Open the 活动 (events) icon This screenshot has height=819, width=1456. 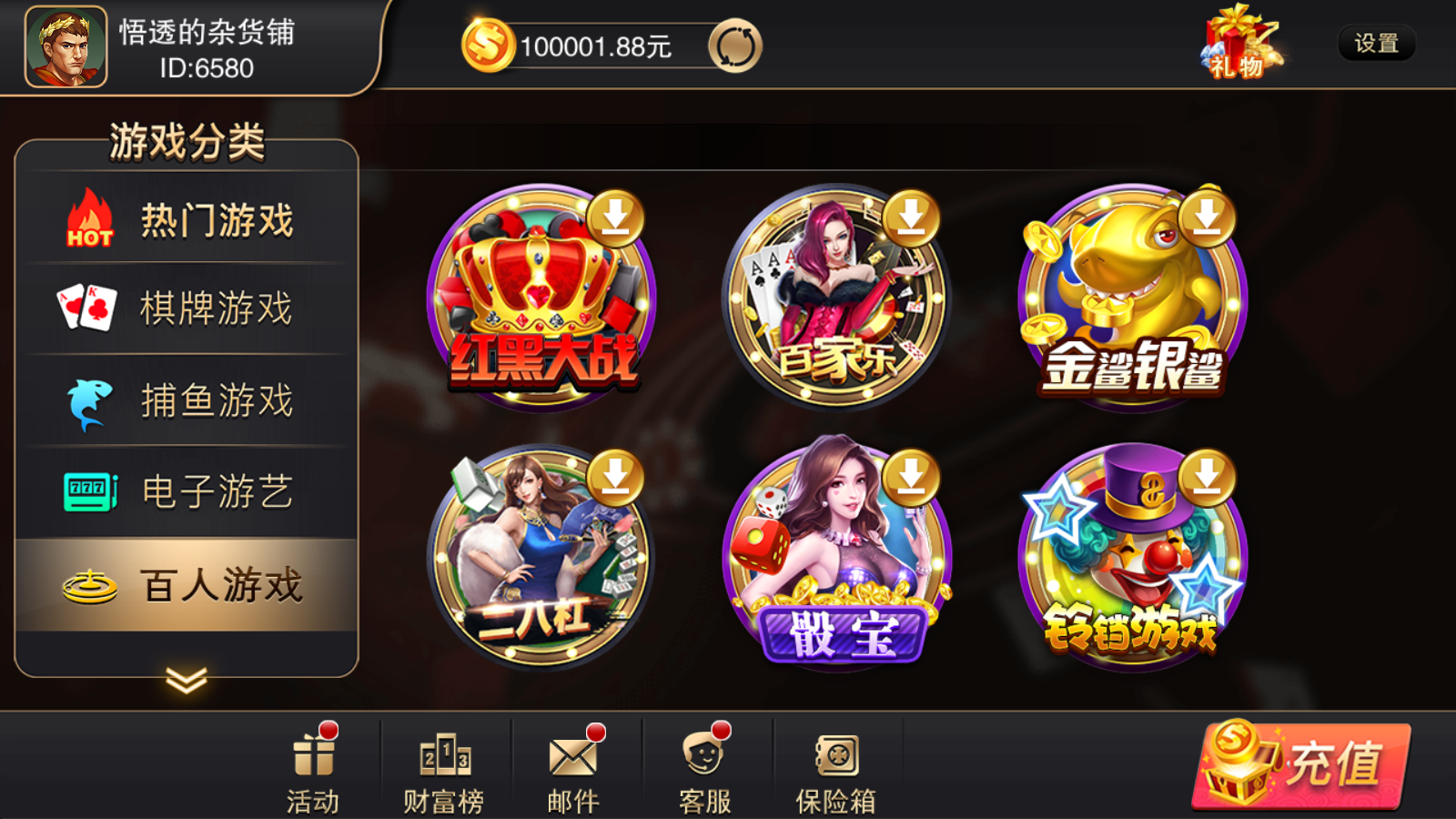(314, 764)
